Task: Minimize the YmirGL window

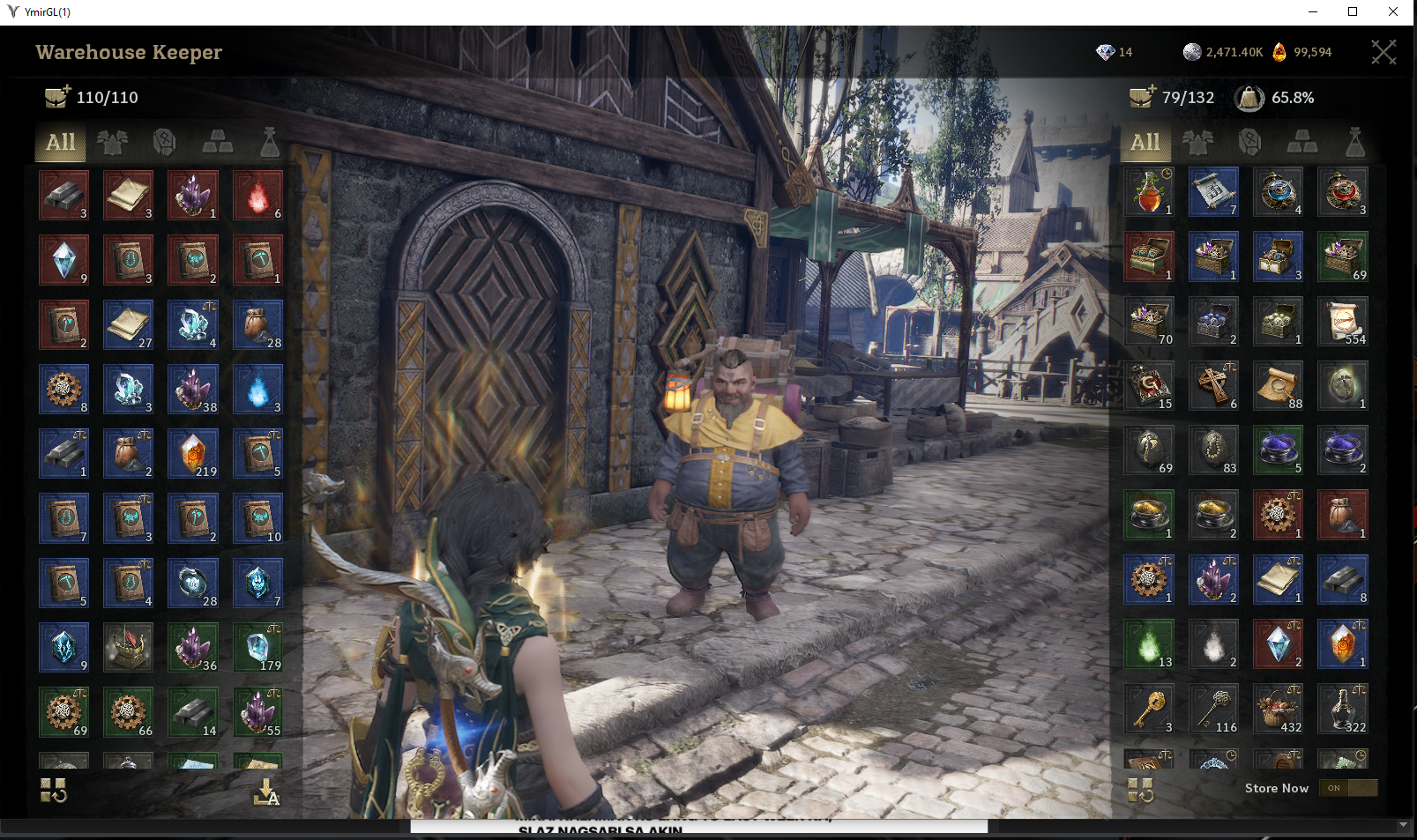Action: (x=1313, y=11)
